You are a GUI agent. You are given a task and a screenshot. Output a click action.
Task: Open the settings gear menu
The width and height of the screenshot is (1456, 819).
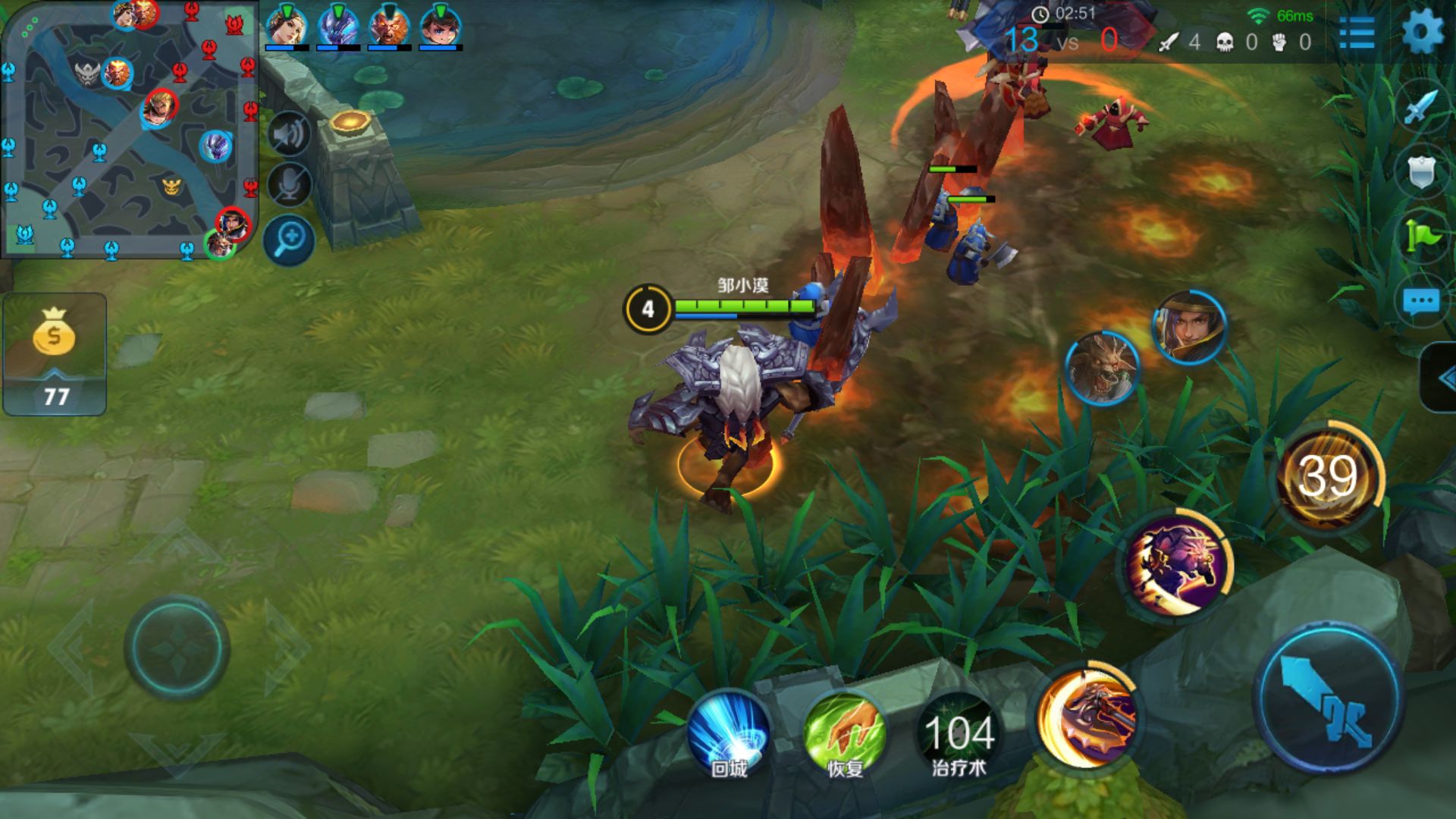(1422, 32)
